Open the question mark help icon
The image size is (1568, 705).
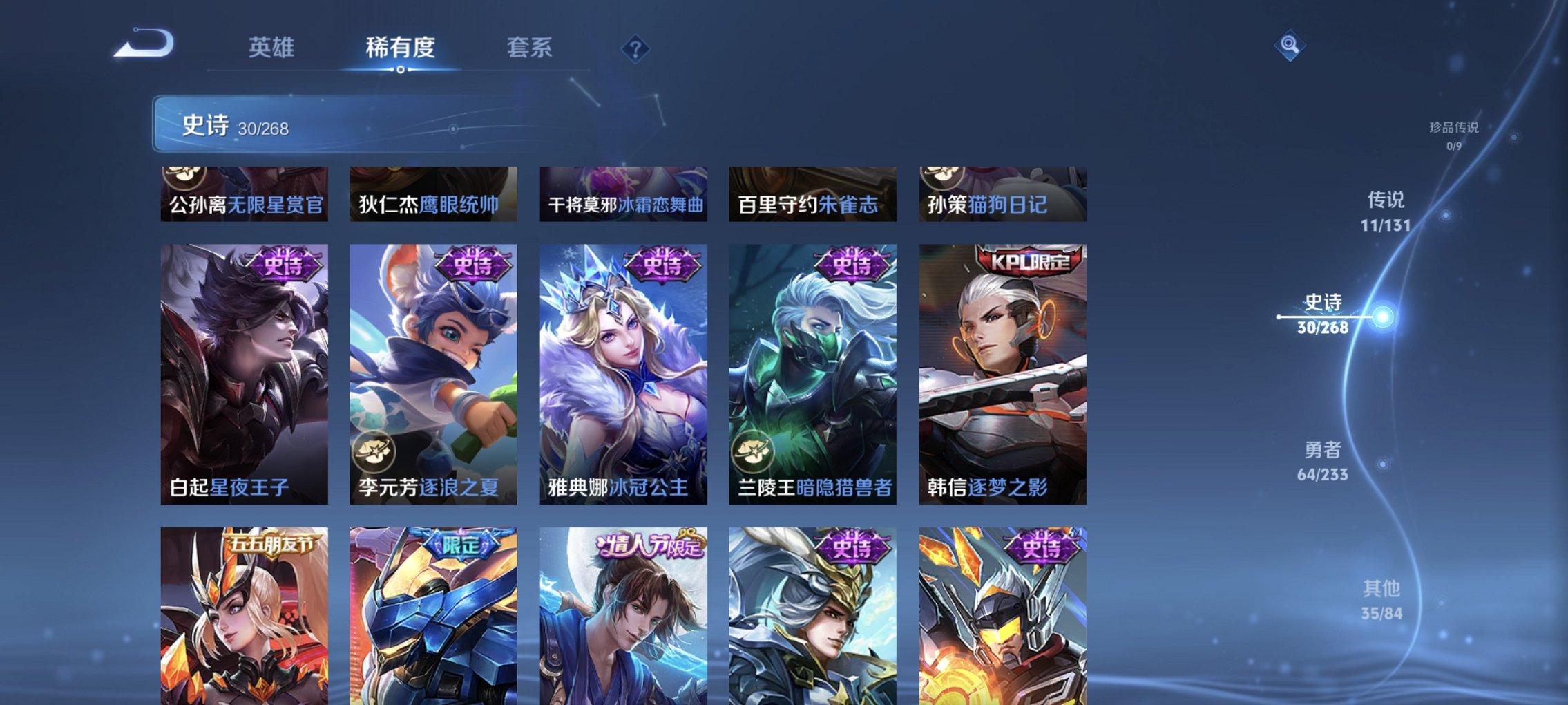click(637, 48)
